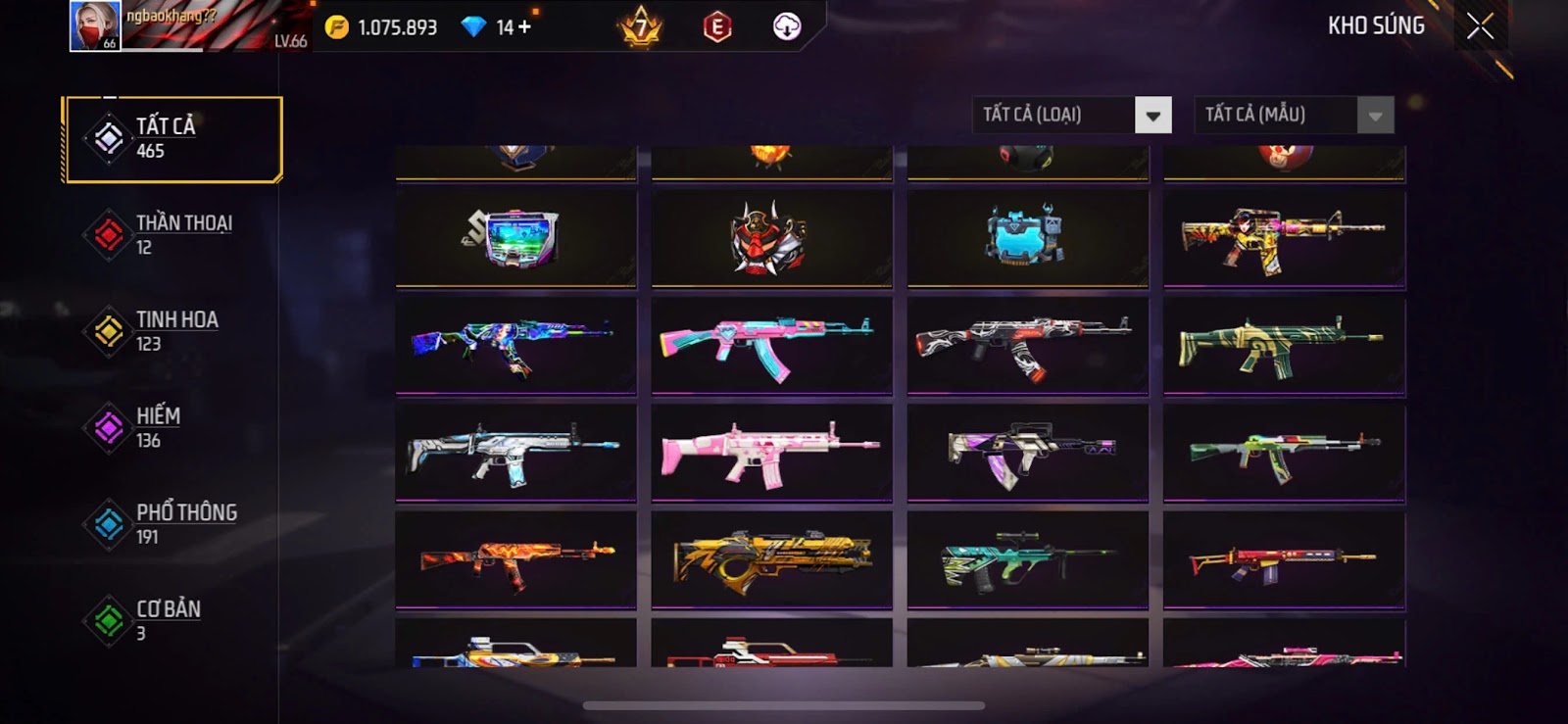The height and width of the screenshot is (724, 1568).
Task: Open the red E hexagon badge
Action: point(717,27)
